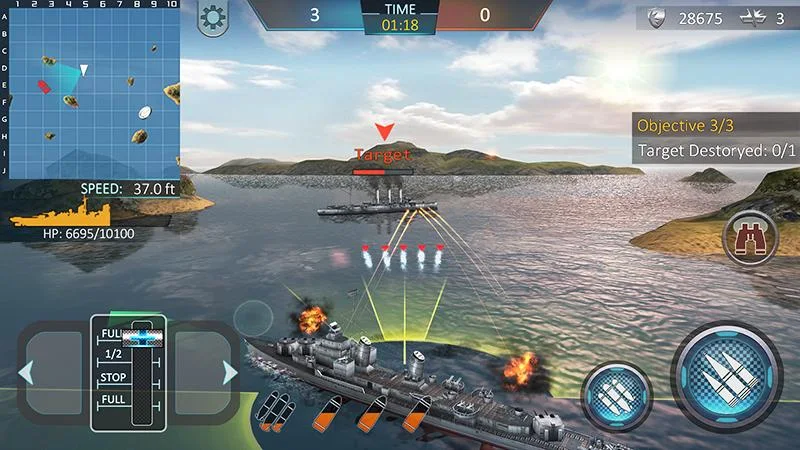Set the throttle to STOP
The image size is (800, 450).
pyautogui.click(x=114, y=379)
